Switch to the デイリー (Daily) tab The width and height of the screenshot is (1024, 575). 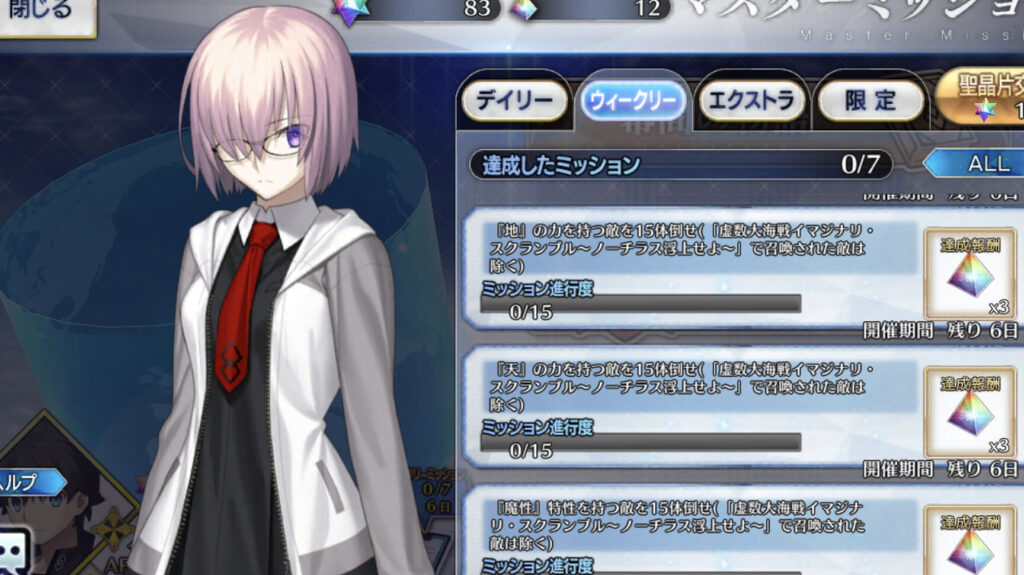(514, 100)
